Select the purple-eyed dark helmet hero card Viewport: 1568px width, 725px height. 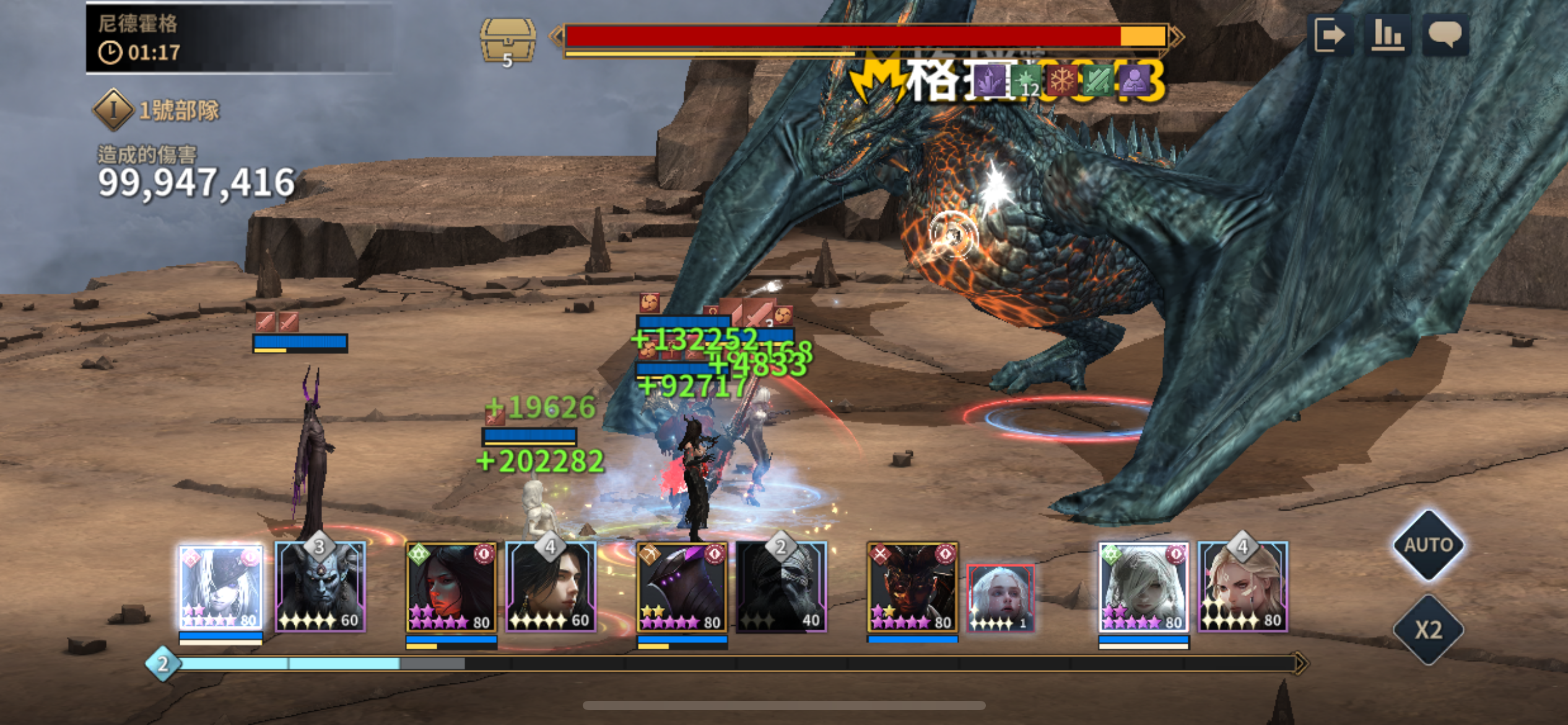point(682,587)
